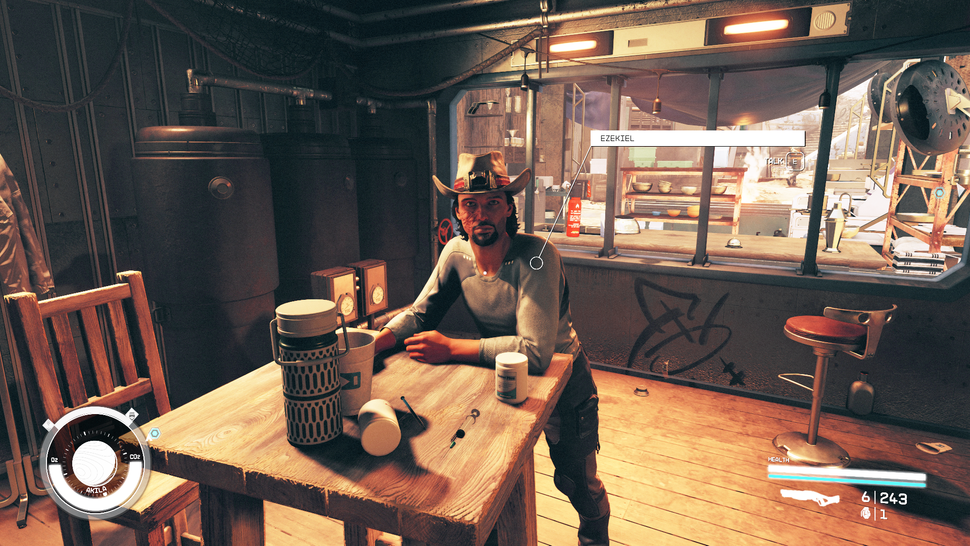970x546 pixels.
Task: Click the equipped shotgun weapon icon
Action: click(x=808, y=497)
